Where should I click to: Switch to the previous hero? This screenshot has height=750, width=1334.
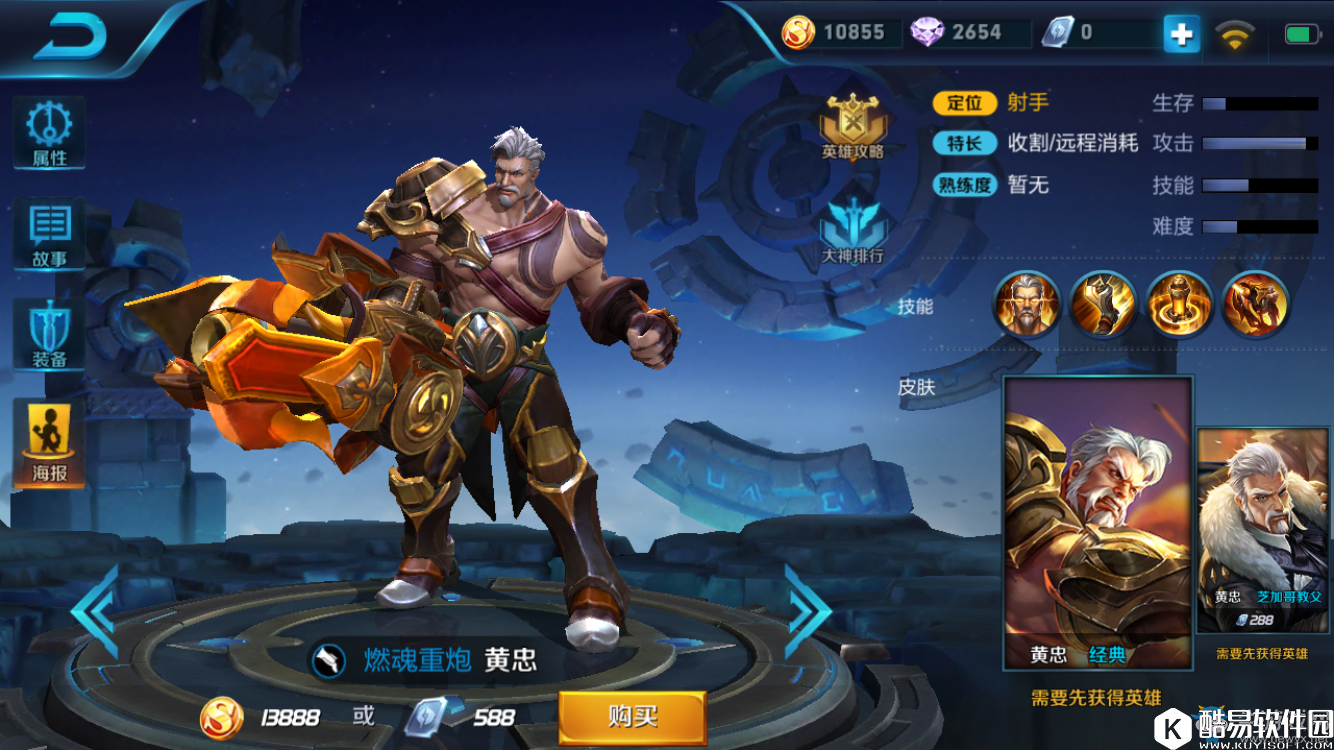(x=96, y=611)
